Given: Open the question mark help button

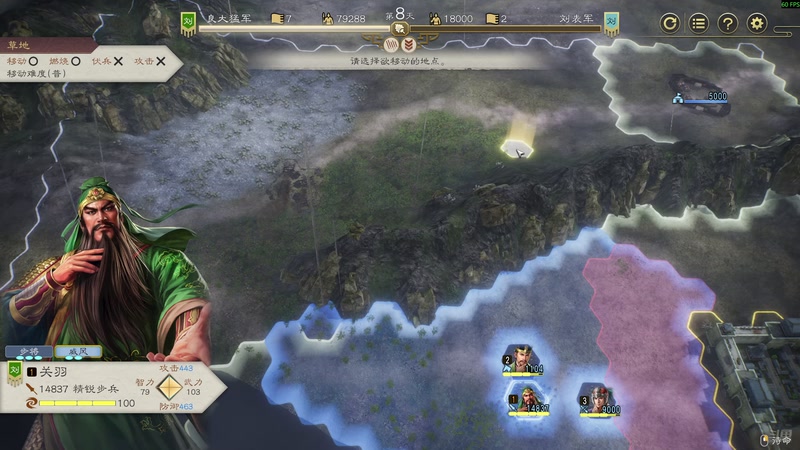Looking at the screenshot, I should [728, 23].
